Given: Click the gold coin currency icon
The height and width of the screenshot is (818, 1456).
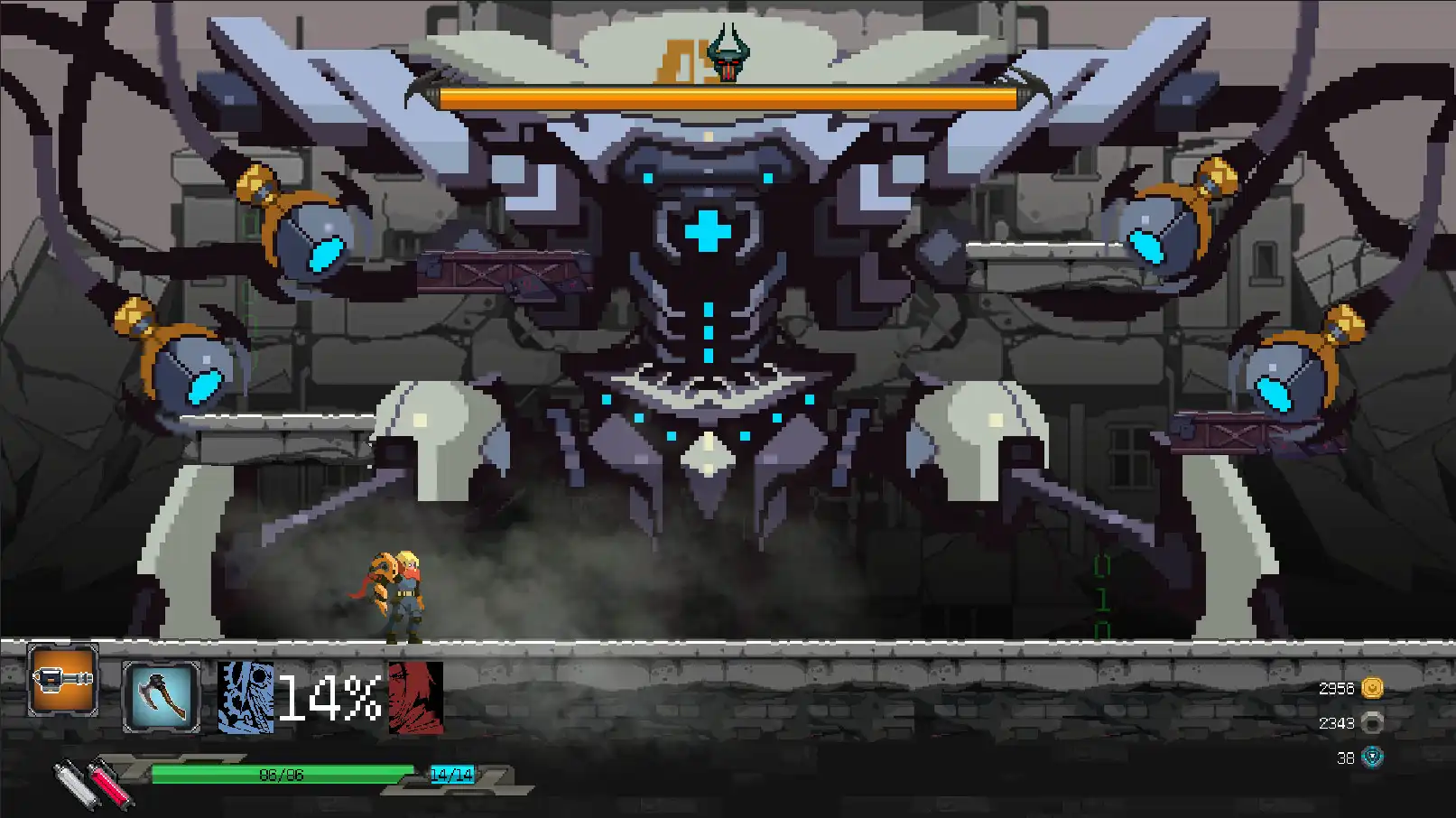Looking at the screenshot, I should [x=1372, y=689].
